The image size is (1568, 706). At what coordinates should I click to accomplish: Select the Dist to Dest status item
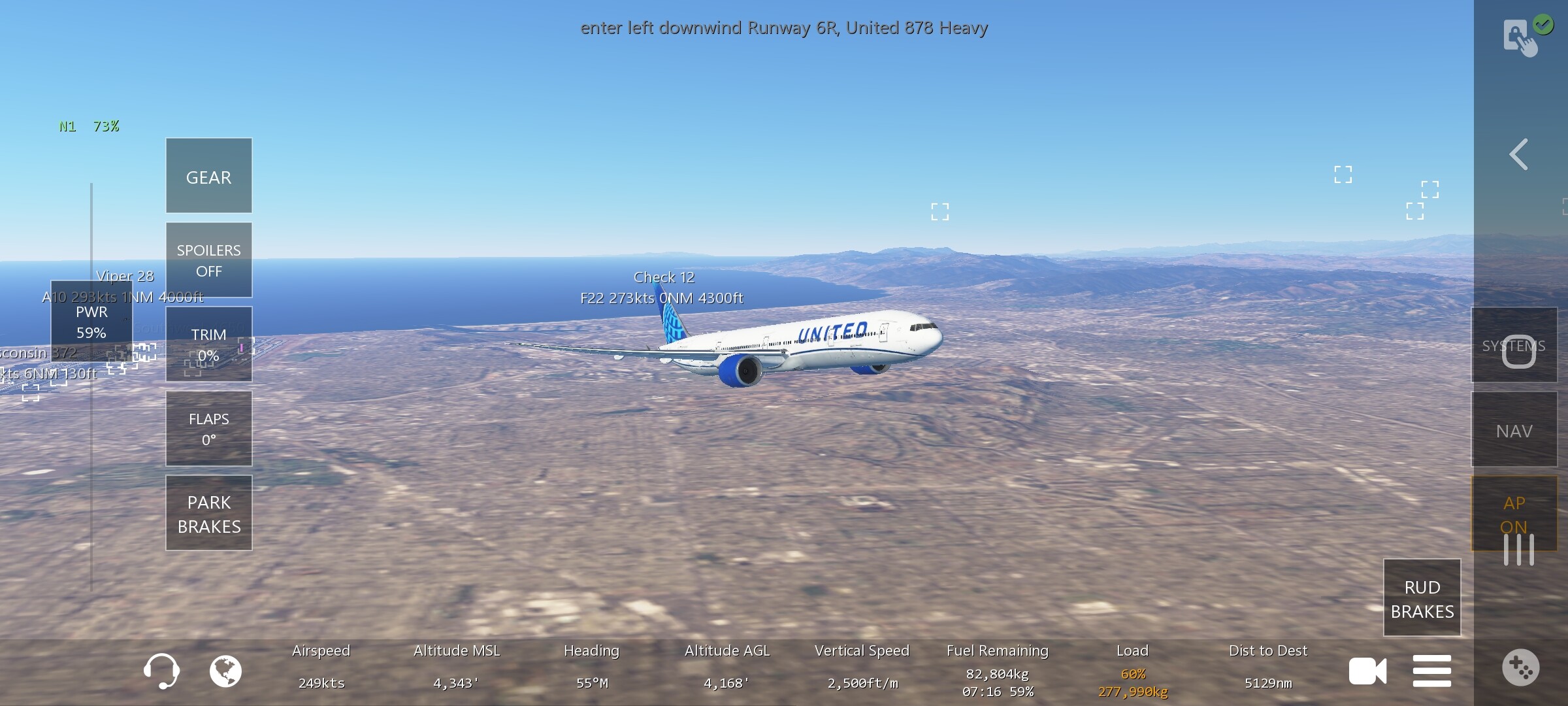pos(1267,667)
